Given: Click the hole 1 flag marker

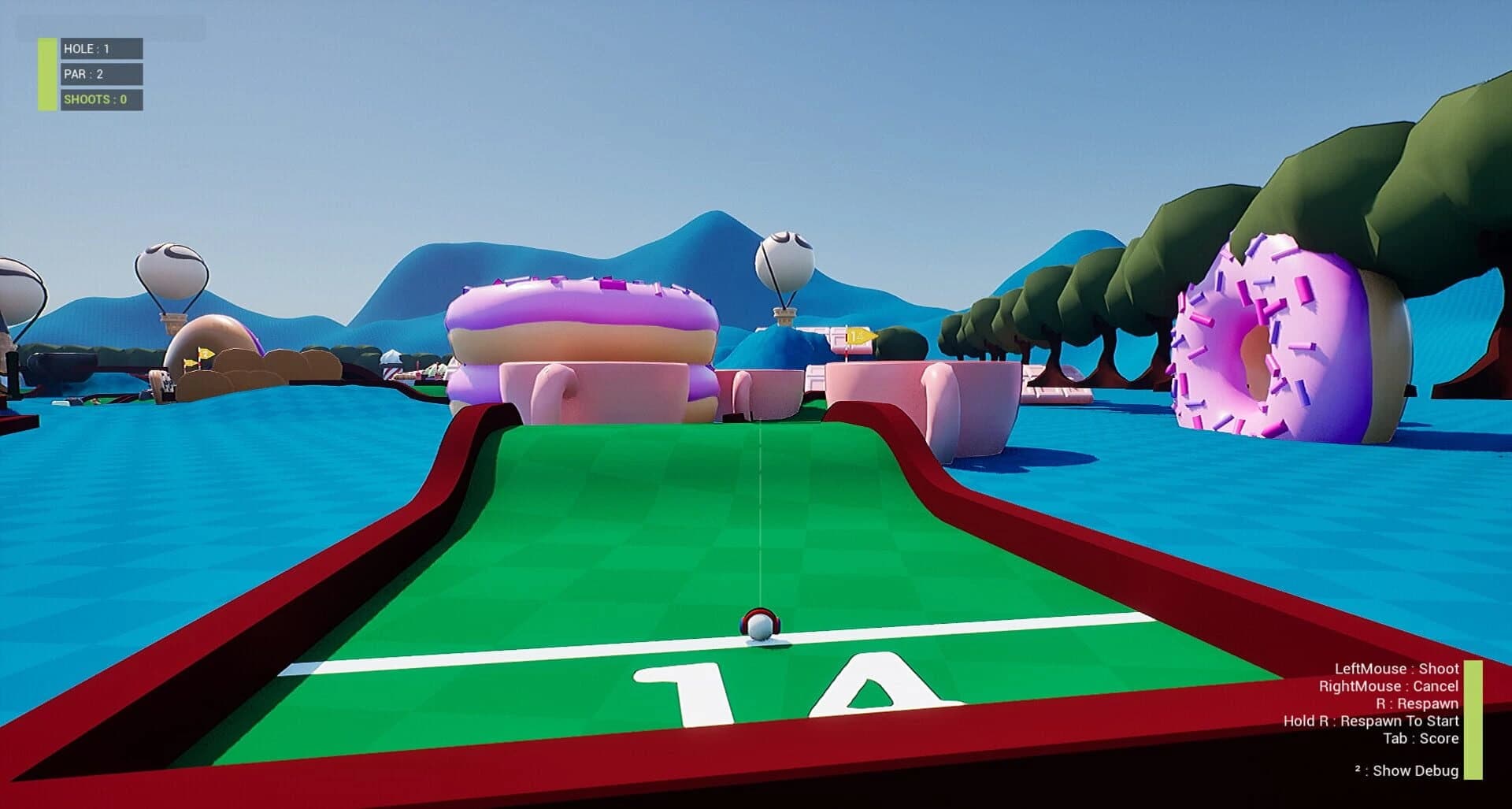Looking at the screenshot, I should (858, 335).
